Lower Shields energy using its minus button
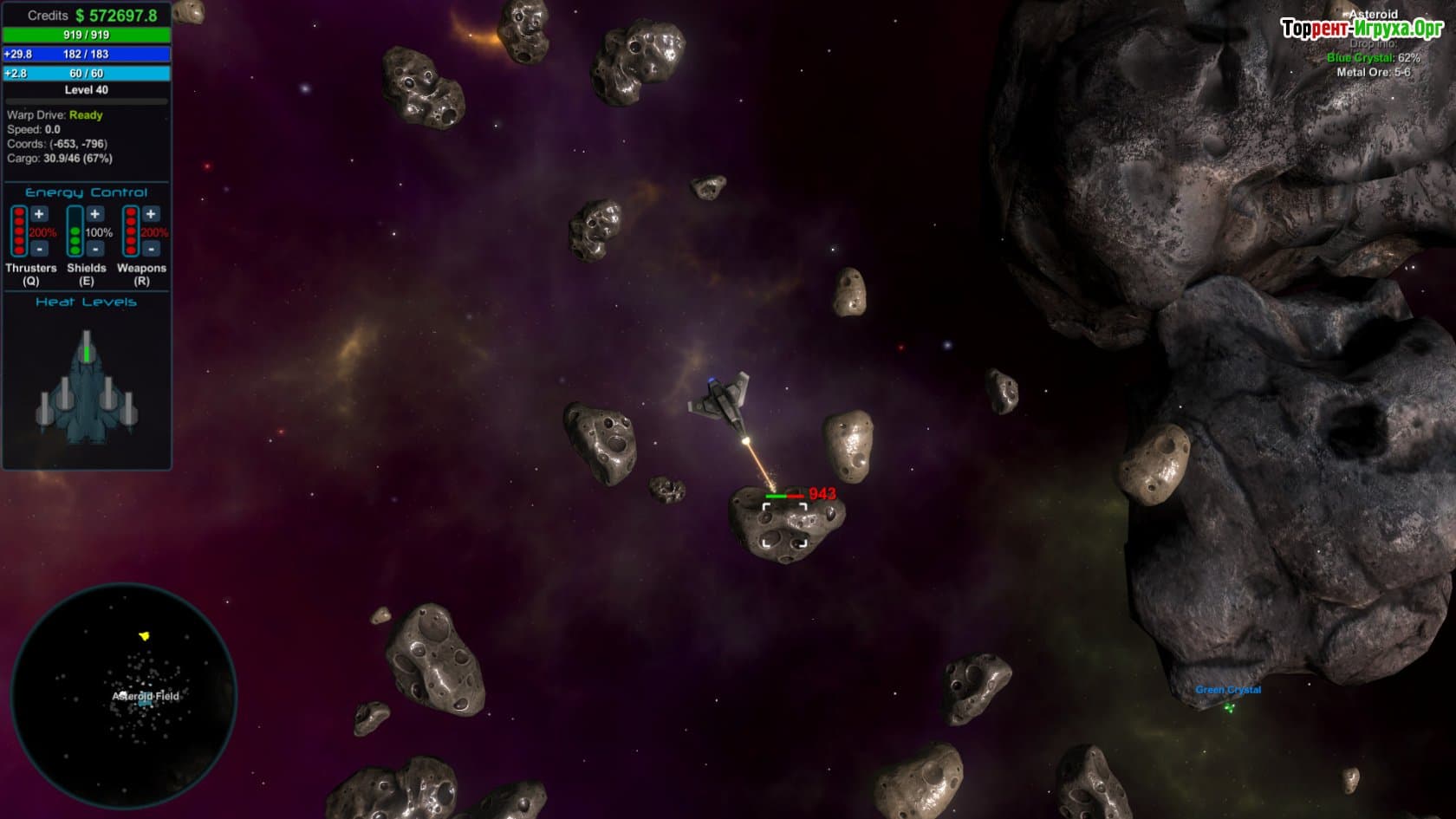Screen dimensions: 1456x819 click(x=95, y=249)
